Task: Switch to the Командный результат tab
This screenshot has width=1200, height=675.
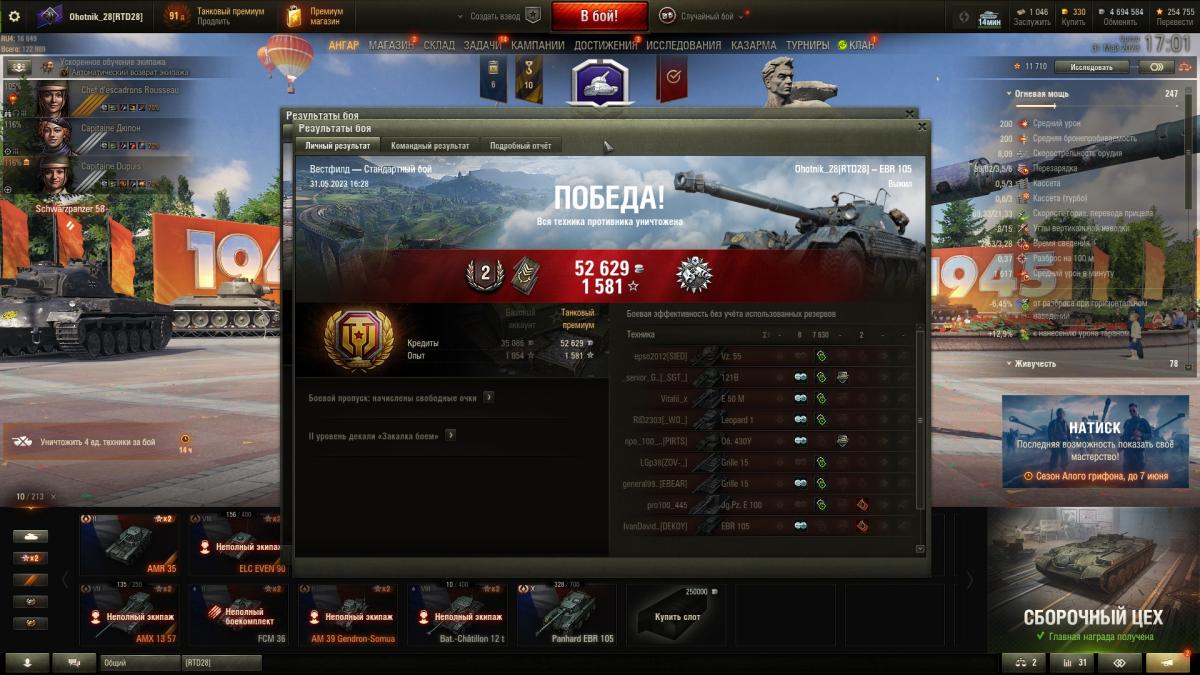Action: coord(430,146)
